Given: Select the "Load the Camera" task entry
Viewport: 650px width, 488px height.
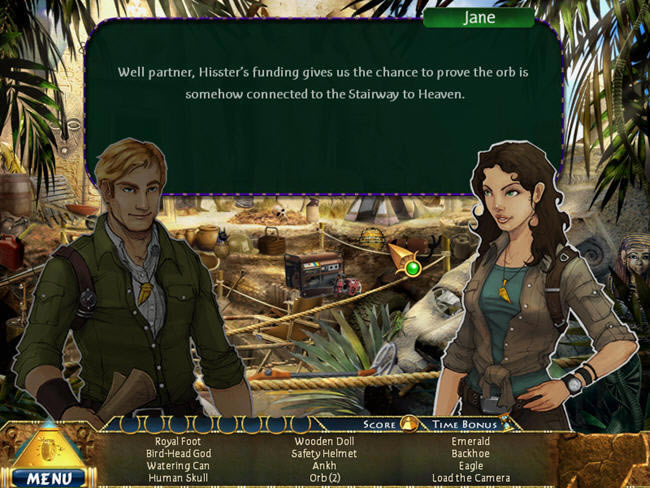Looking at the screenshot, I should [470, 477].
